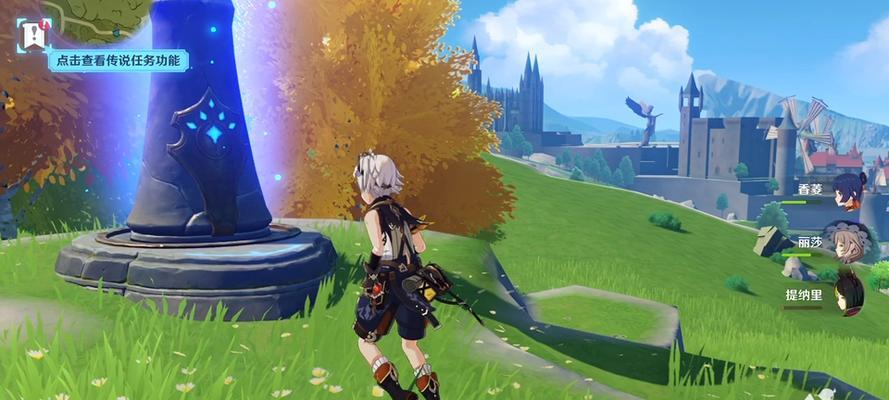Screen dimensions: 889x400
Task: Click the tooltip 点击查看传说任务功能
Action: coord(118,61)
